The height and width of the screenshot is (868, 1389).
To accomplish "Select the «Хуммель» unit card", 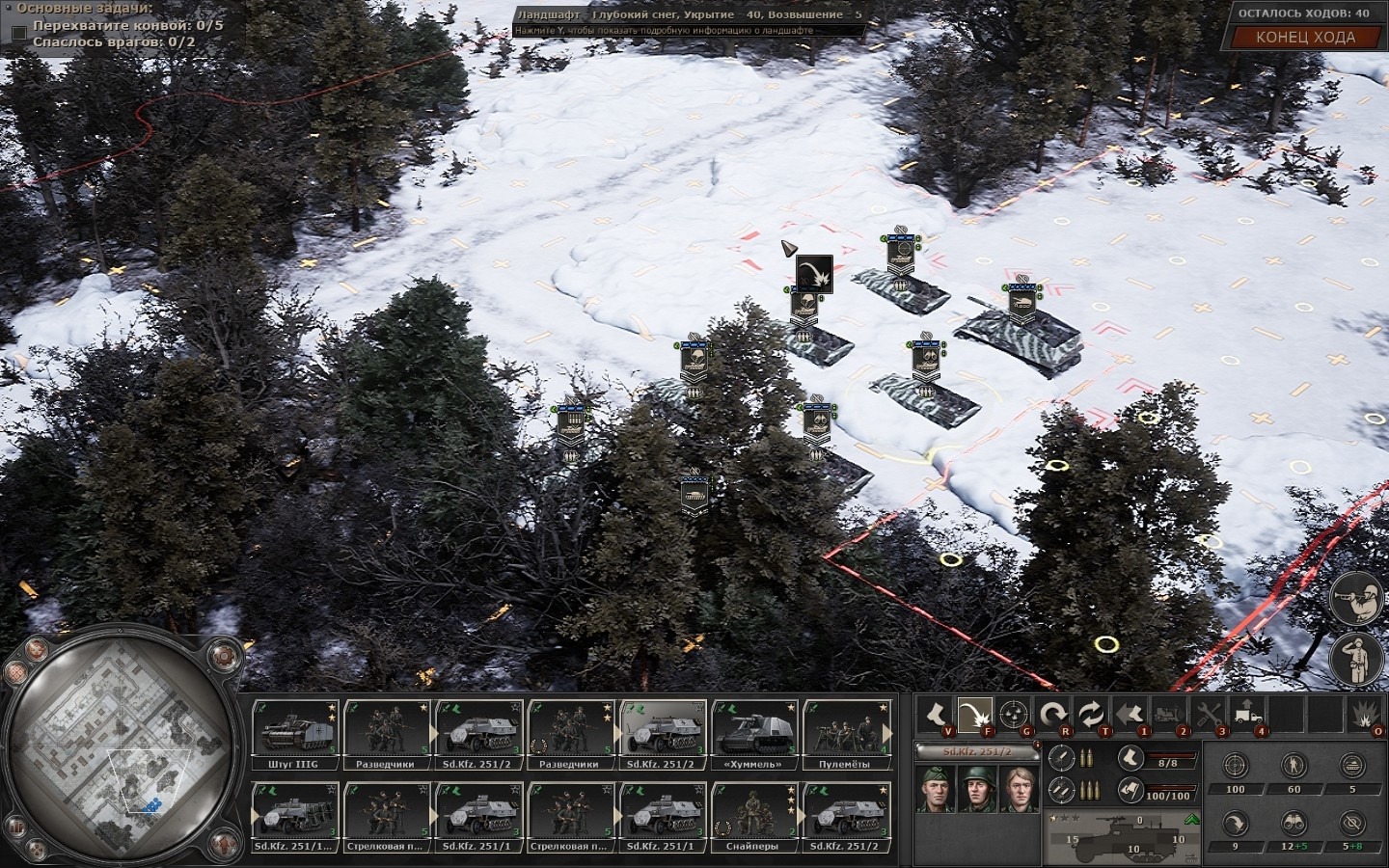I will (x=754, y=735).
